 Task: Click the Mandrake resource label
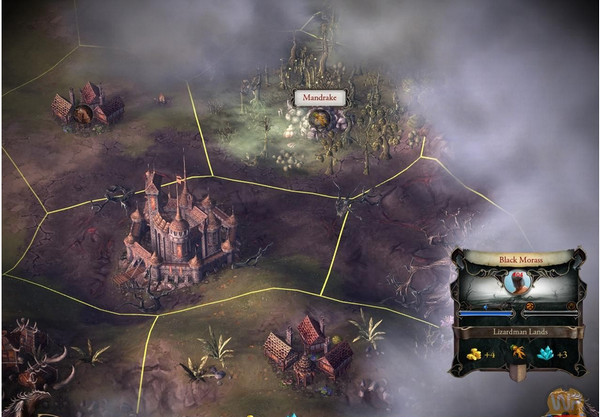point(317,98)
